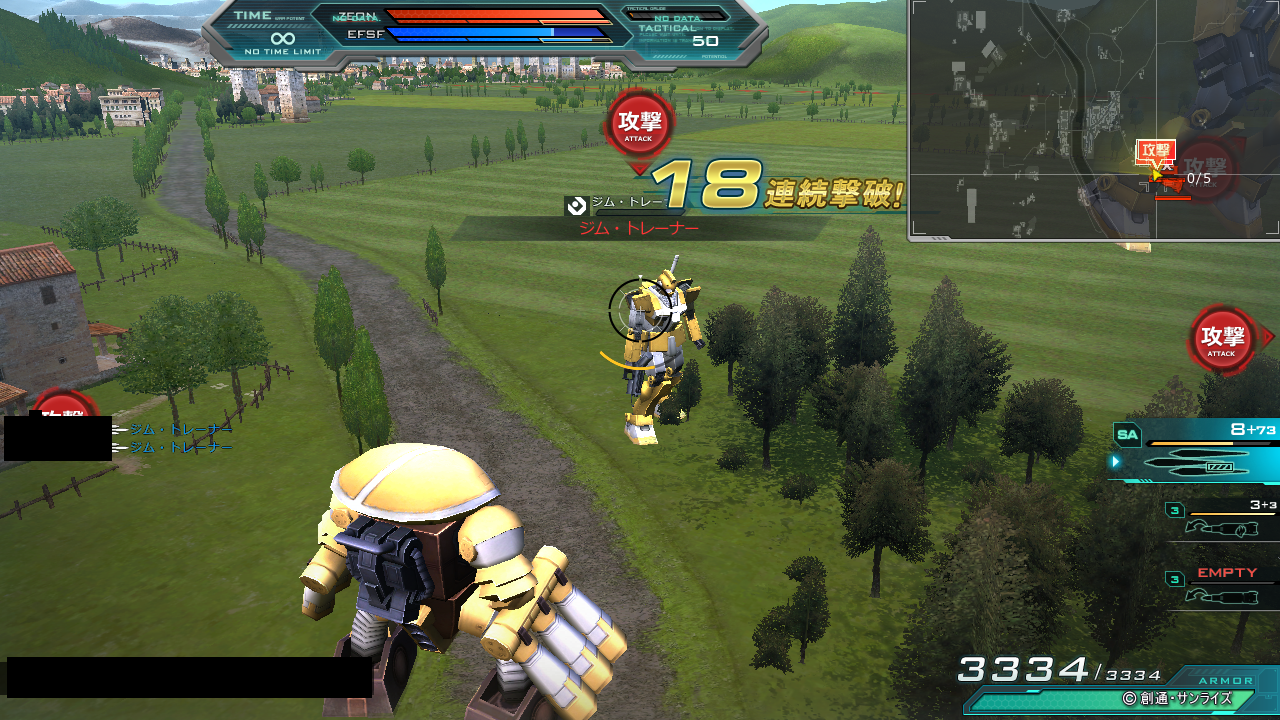
Task: Choose the weapon slot marked EMPTY
Action: [1222, 587]
